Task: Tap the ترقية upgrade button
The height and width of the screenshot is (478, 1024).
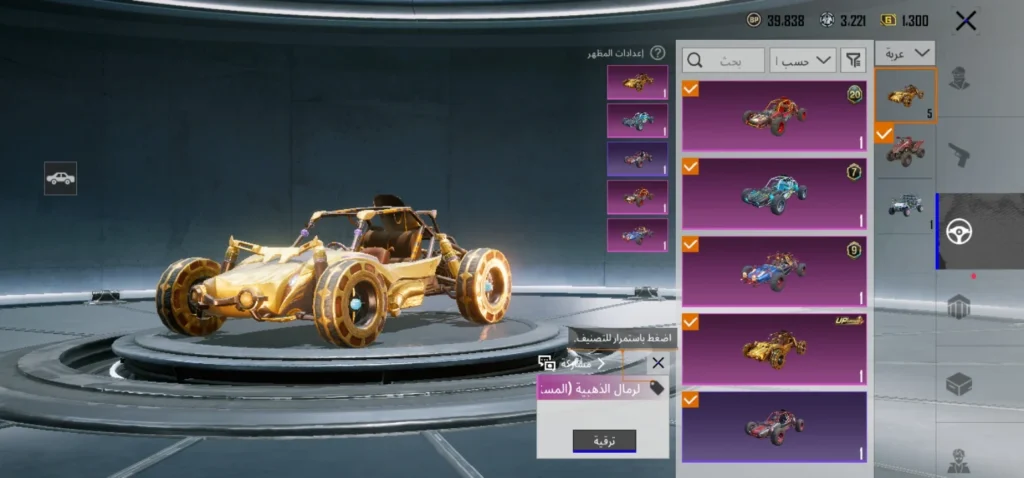Action: pos(604,441)
